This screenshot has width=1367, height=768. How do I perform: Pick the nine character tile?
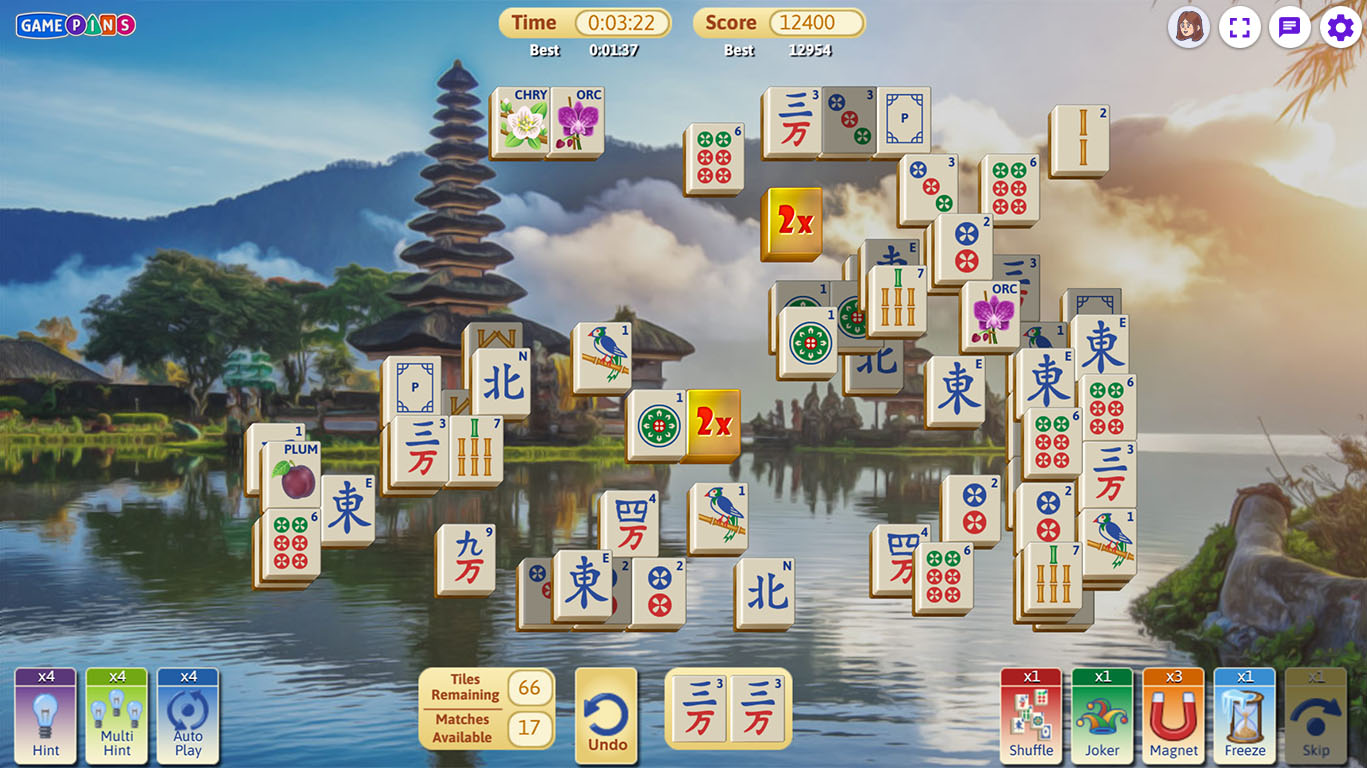[467, 559]
